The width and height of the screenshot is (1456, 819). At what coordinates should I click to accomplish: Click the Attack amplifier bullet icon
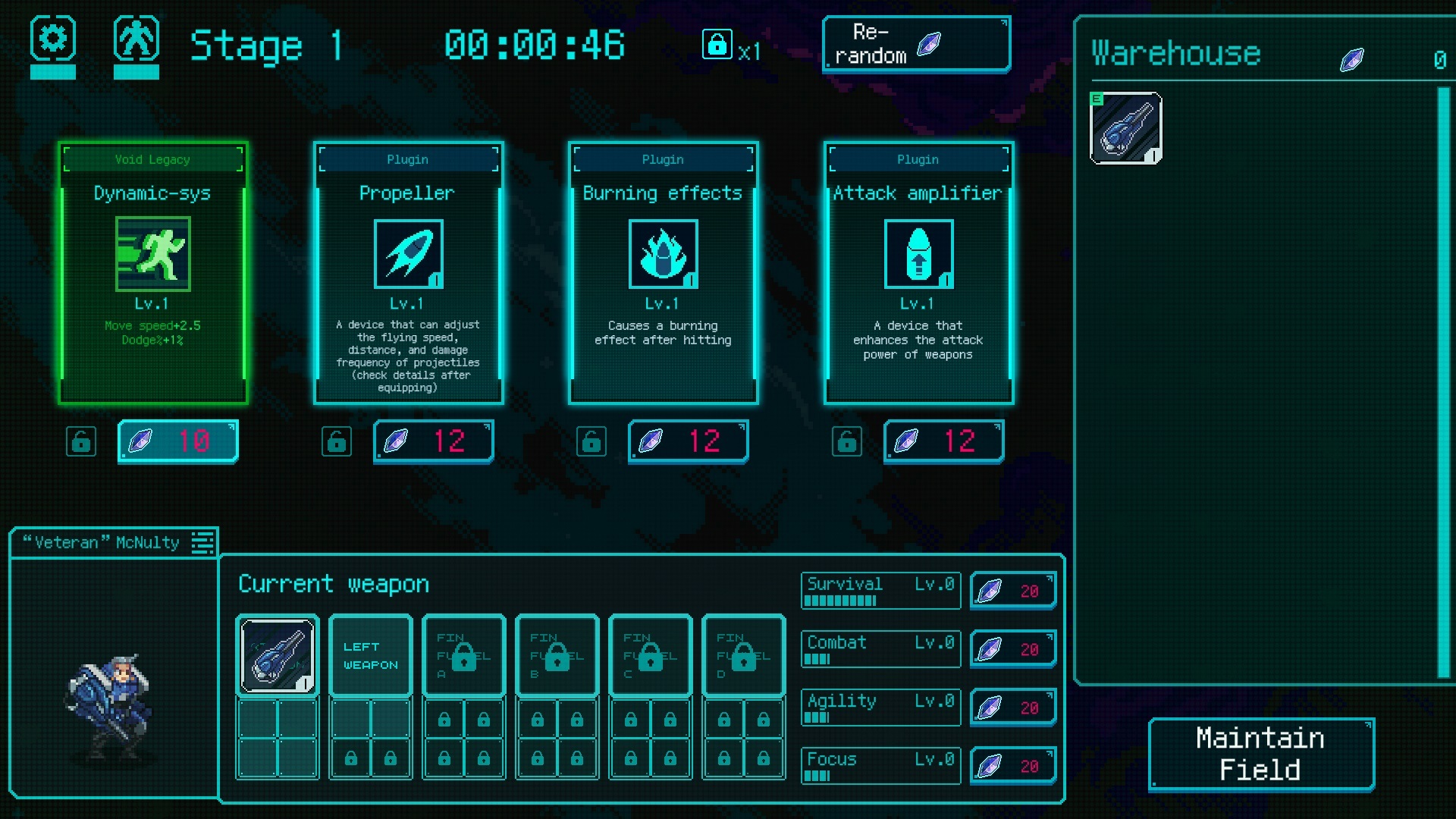point(918,254)
